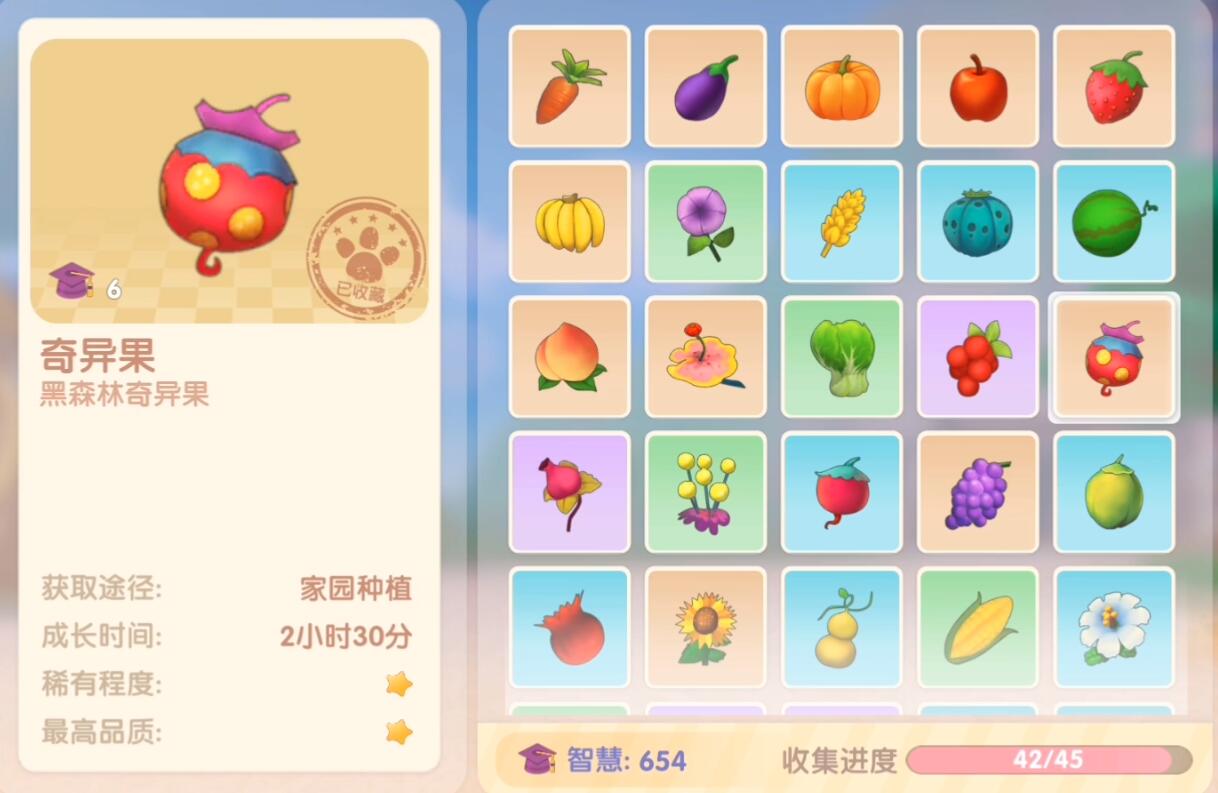Show the purple morning glory flower entry

tap(705, 222)
